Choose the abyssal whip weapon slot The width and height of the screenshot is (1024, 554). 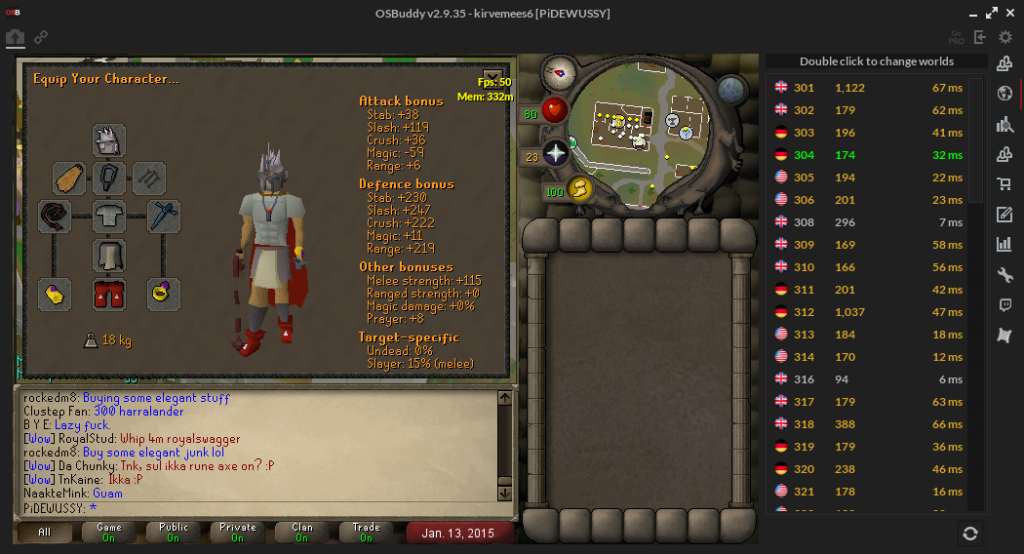click(54, 217)
